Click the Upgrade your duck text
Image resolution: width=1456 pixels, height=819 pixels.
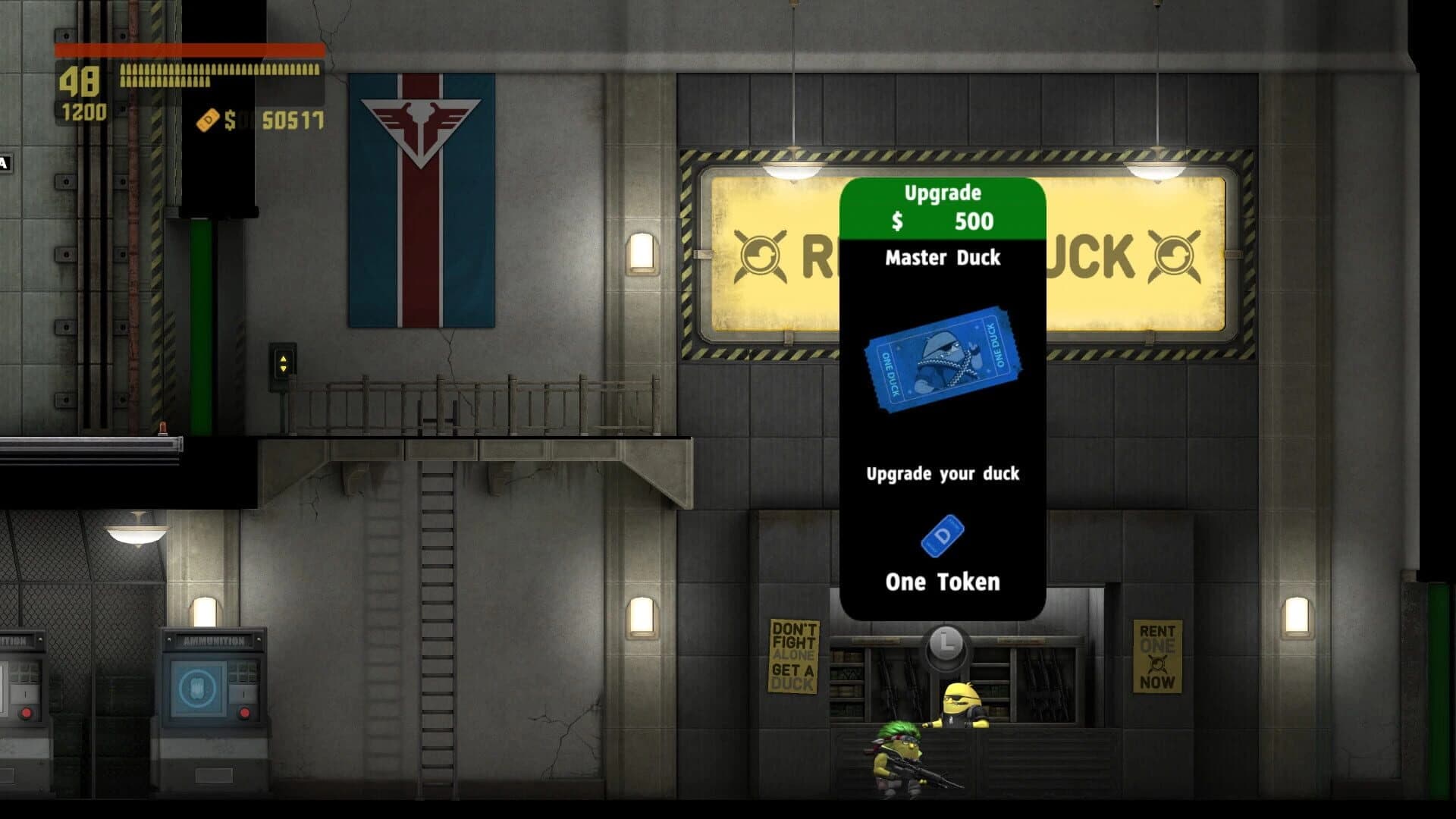(942, 472)
